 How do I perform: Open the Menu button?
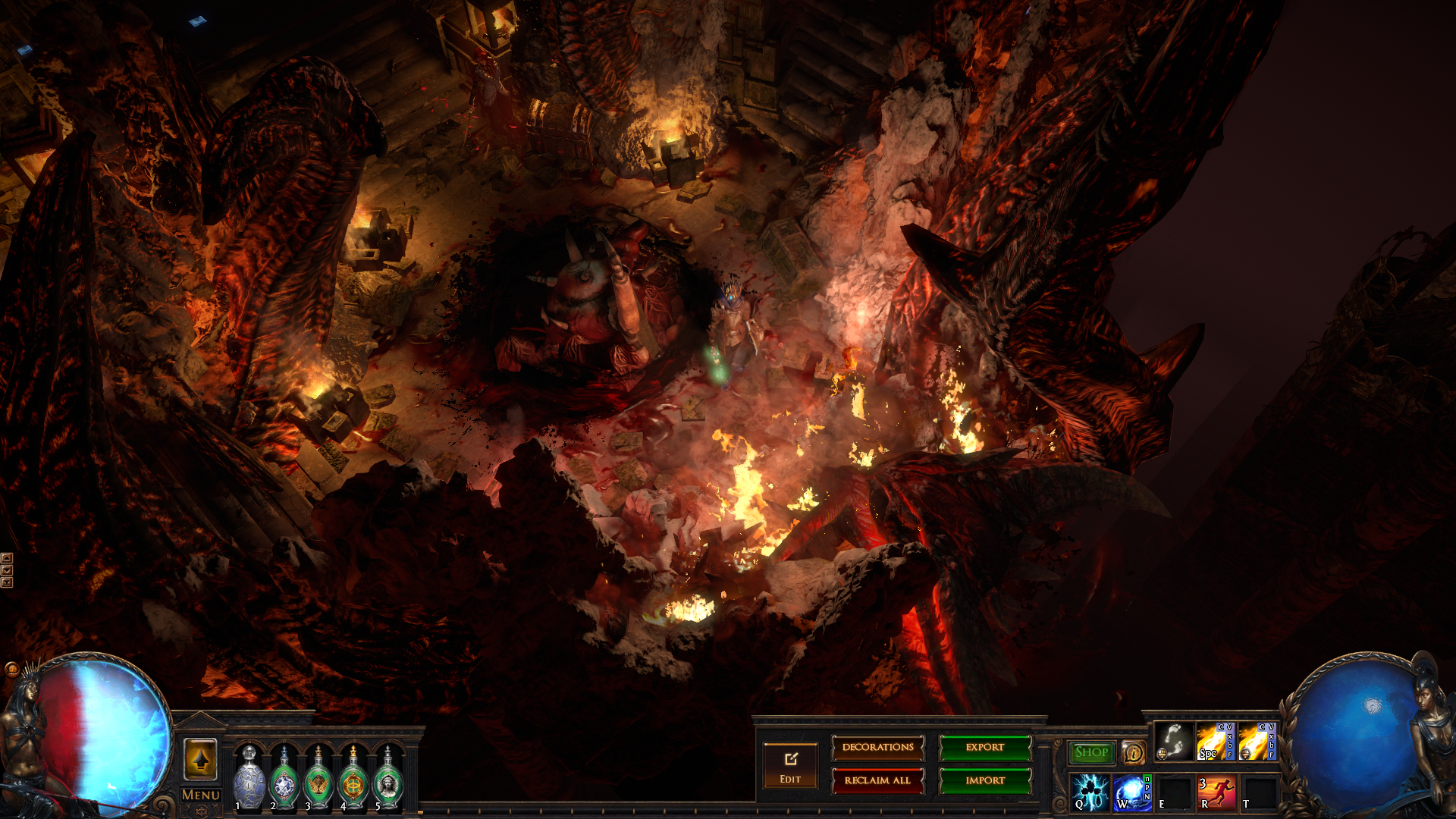pos(201,795)
